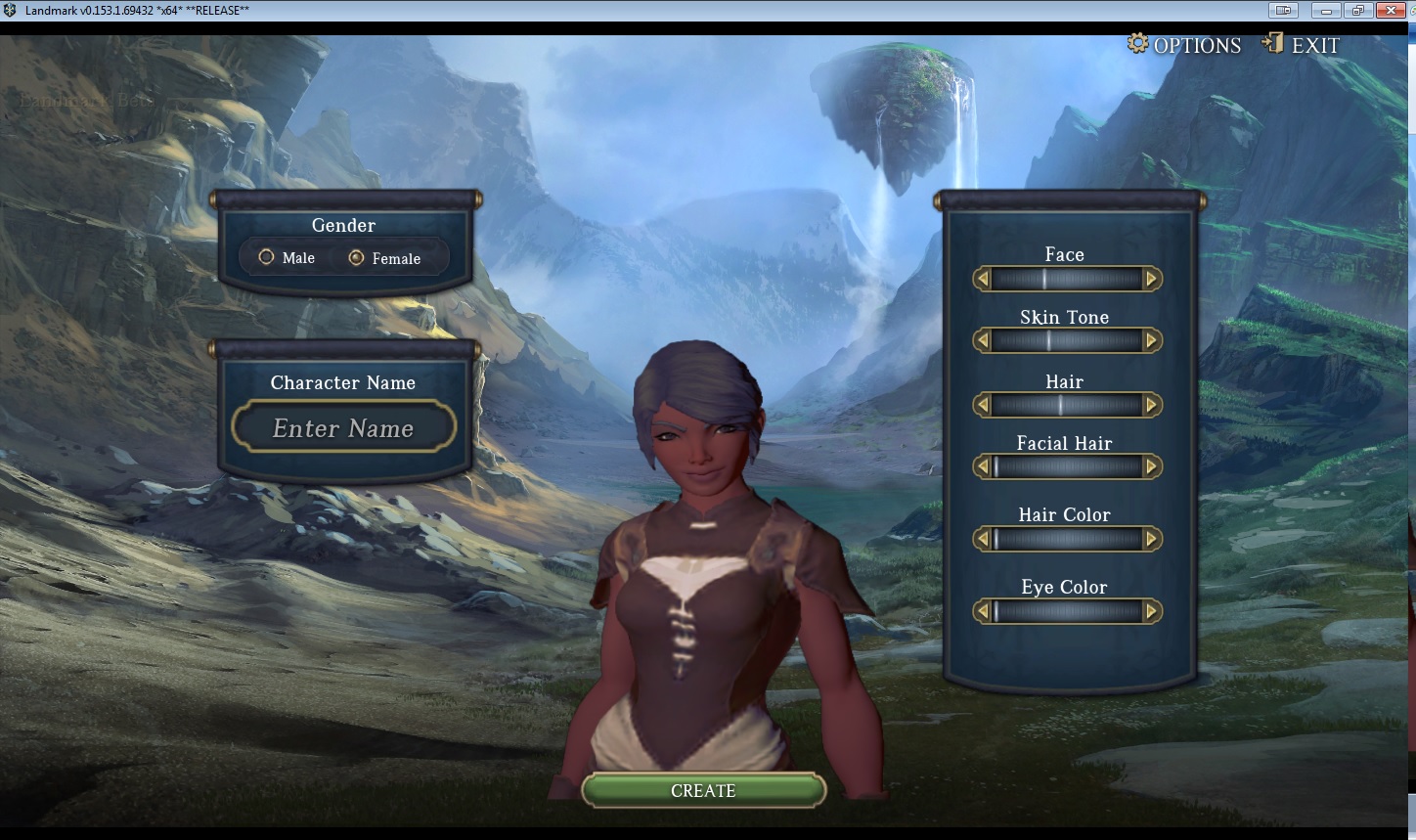
Task: Minimize the Landmark window
Action: coord(1326,11)
